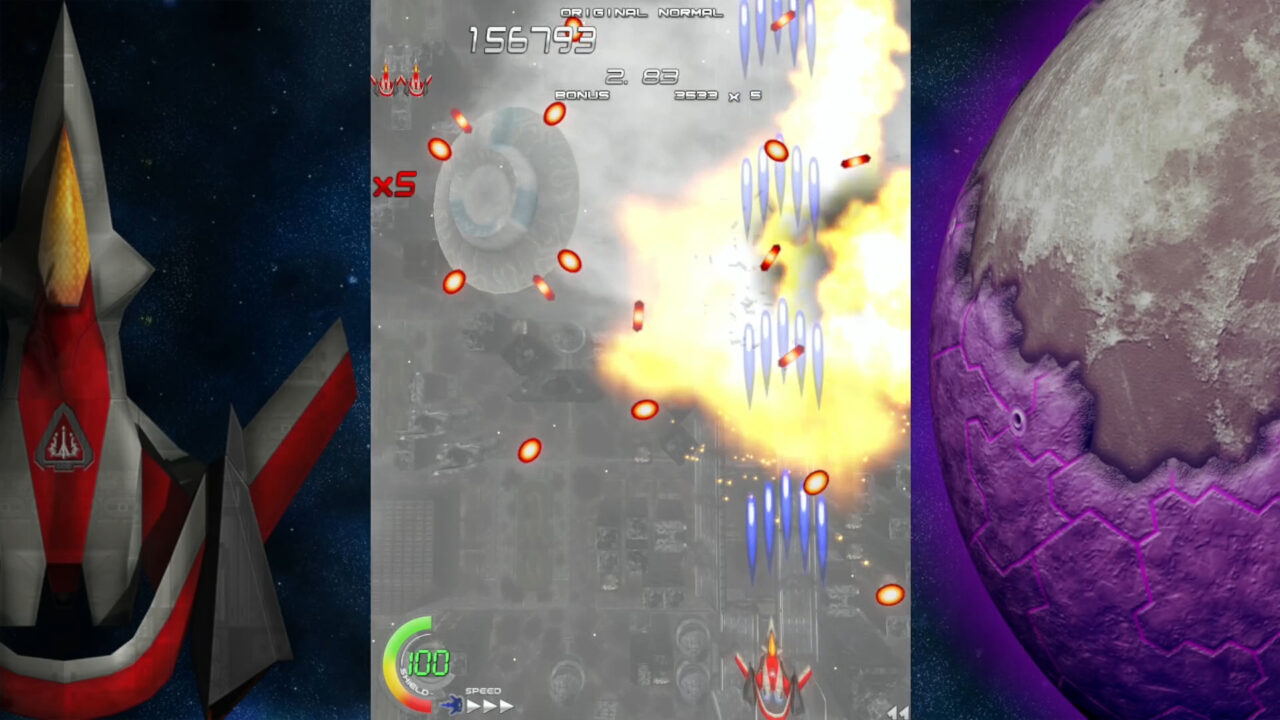Select the blue ship speed indicator icon
1280x720 pixels.
click(x=452, y=706)
